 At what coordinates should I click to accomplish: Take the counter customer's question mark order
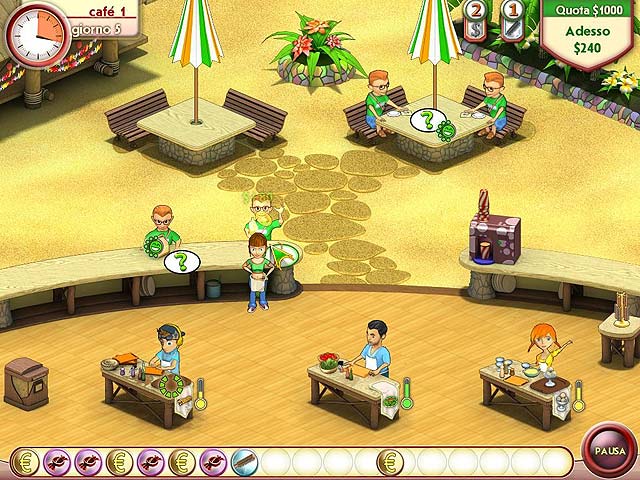coord(181,262)
